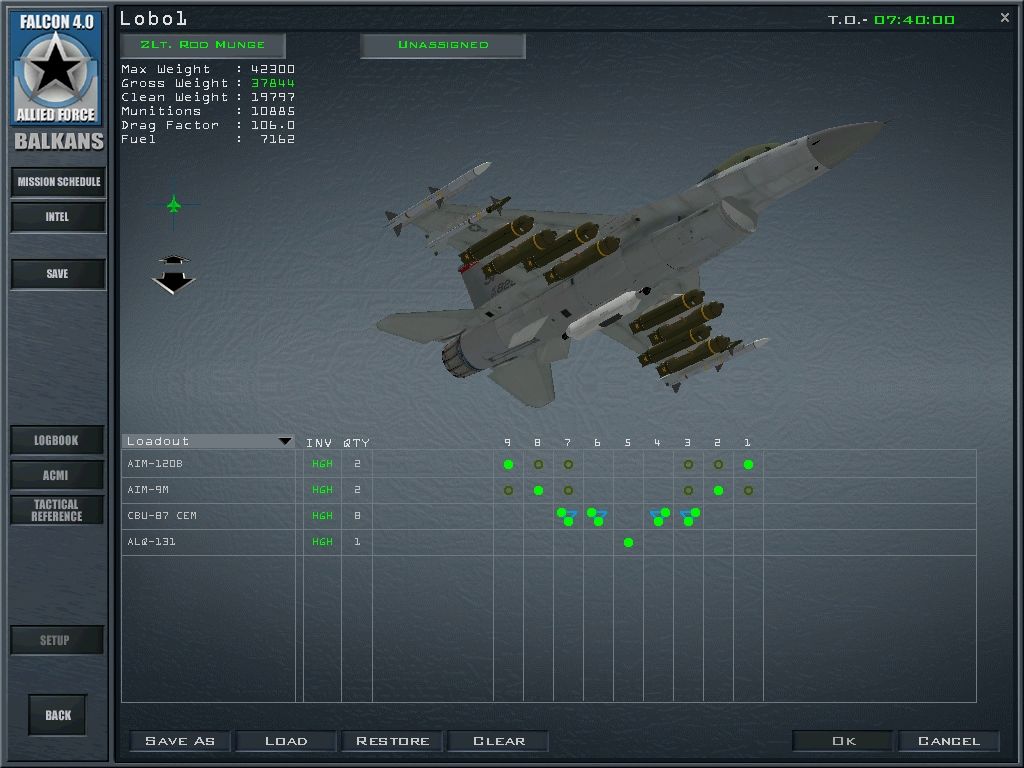
Task: Close the window with the X
Action: 1005,17
